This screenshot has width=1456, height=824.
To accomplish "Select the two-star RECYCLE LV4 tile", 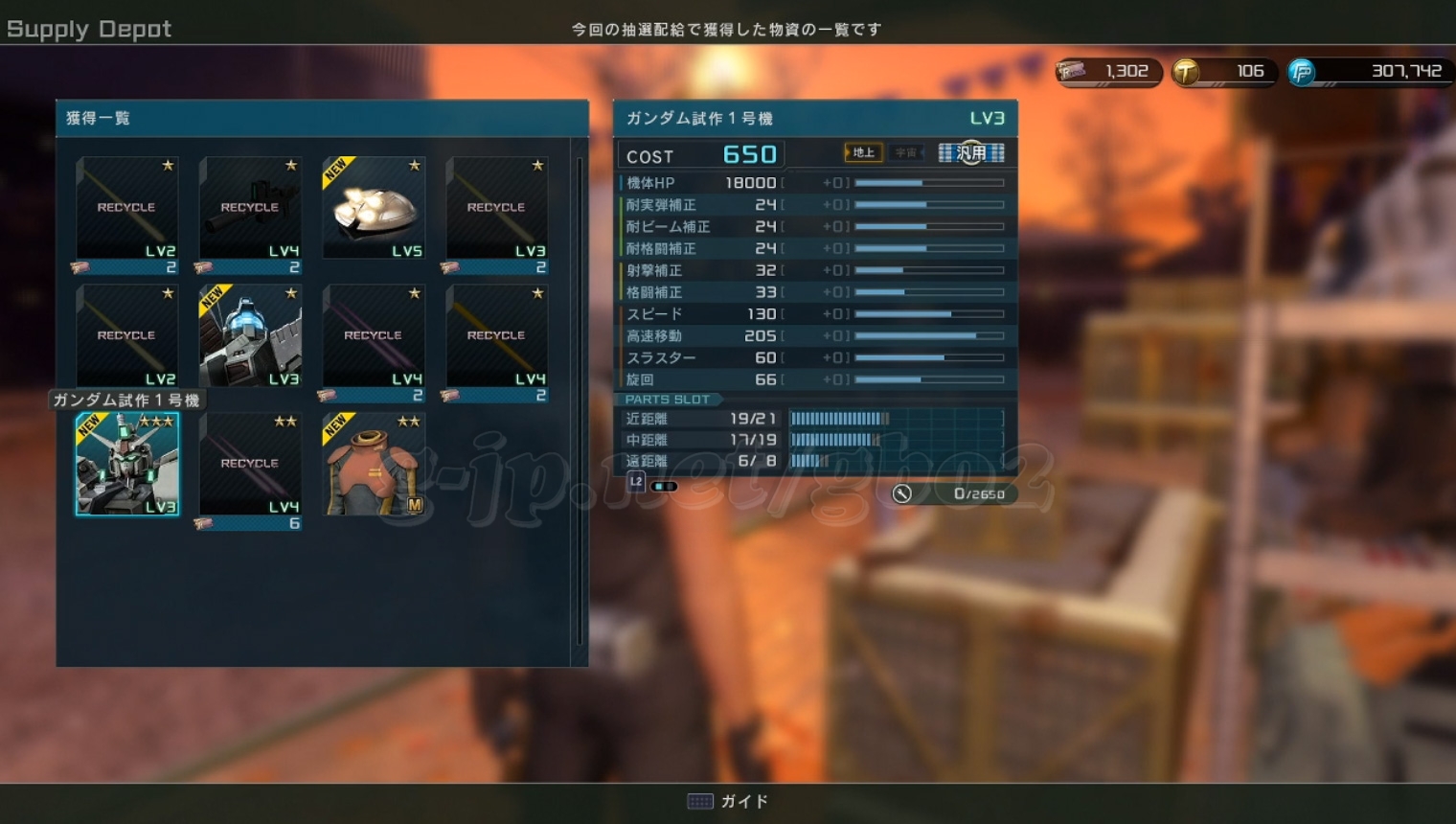I will point(250,465).
